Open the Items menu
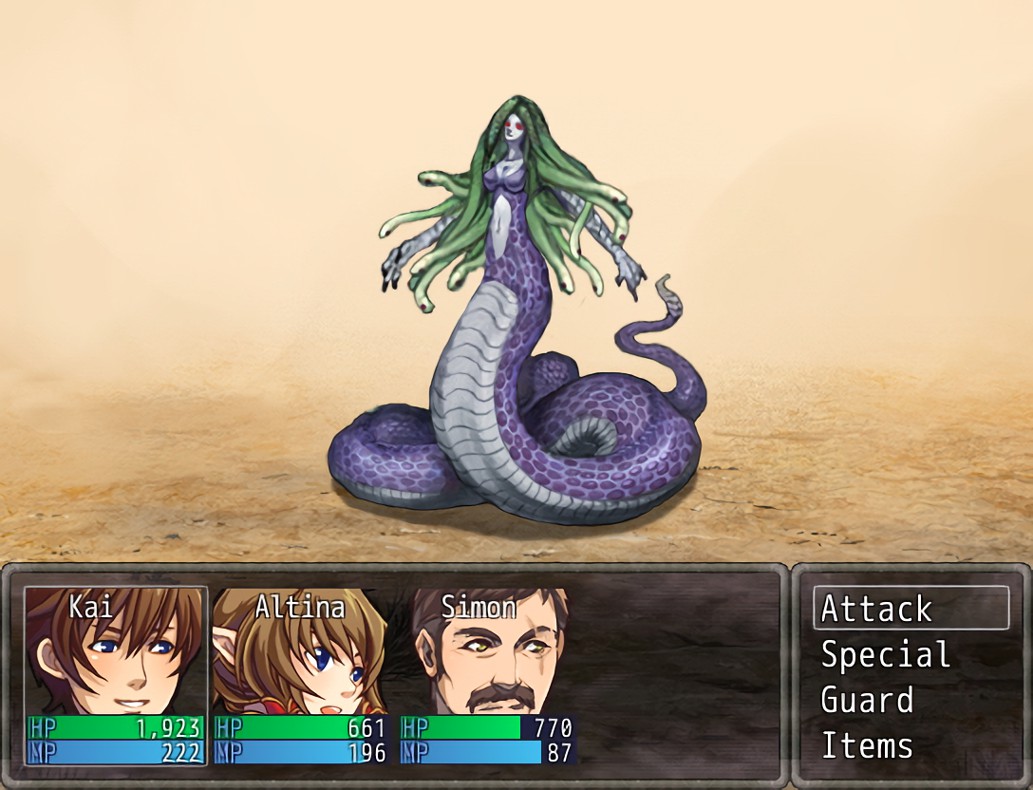The image size is (1033, 790). coord(867,746)
